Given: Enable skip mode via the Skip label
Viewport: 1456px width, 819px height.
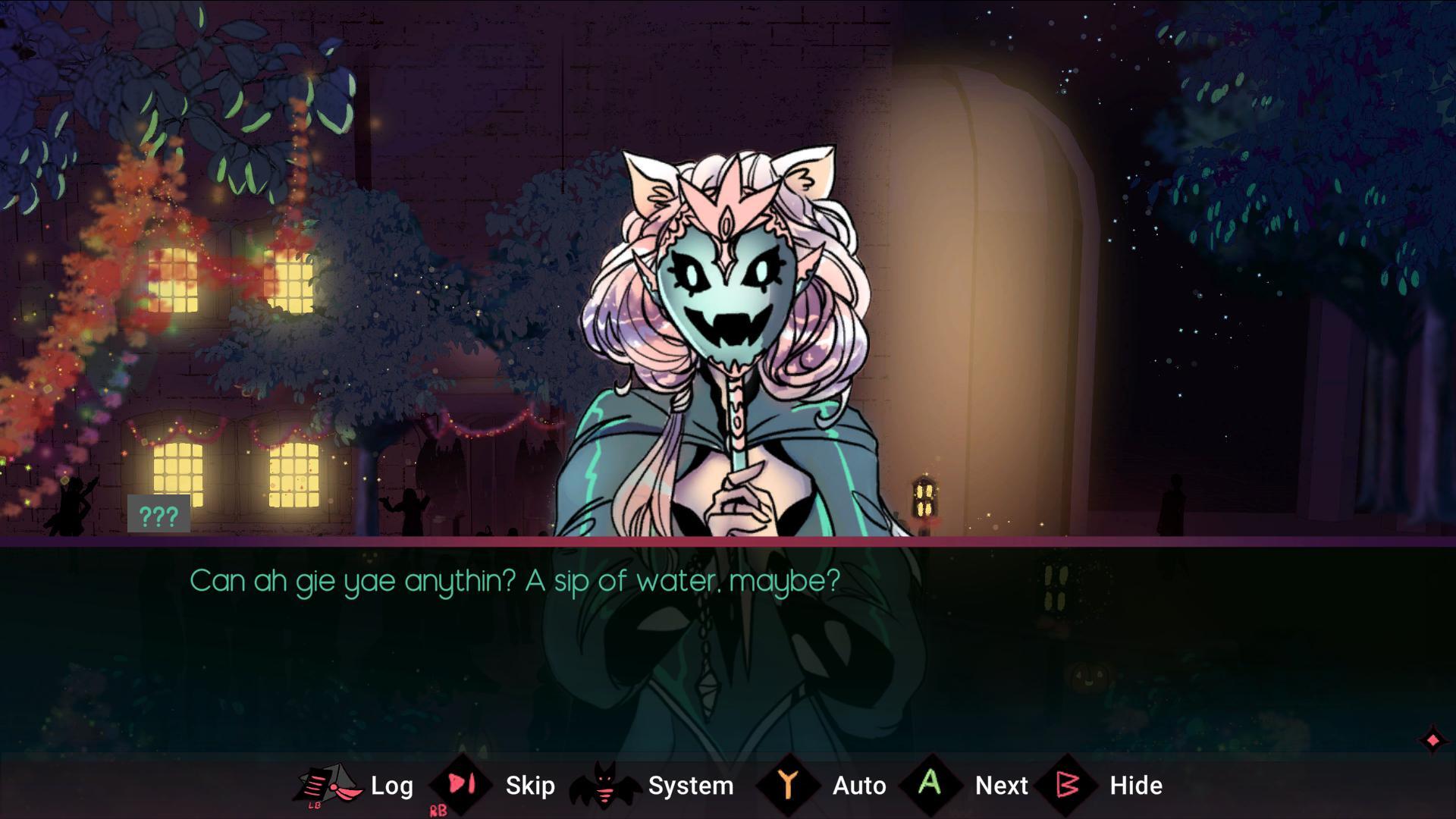Looking at the screenshot, I should pos(529,786).
